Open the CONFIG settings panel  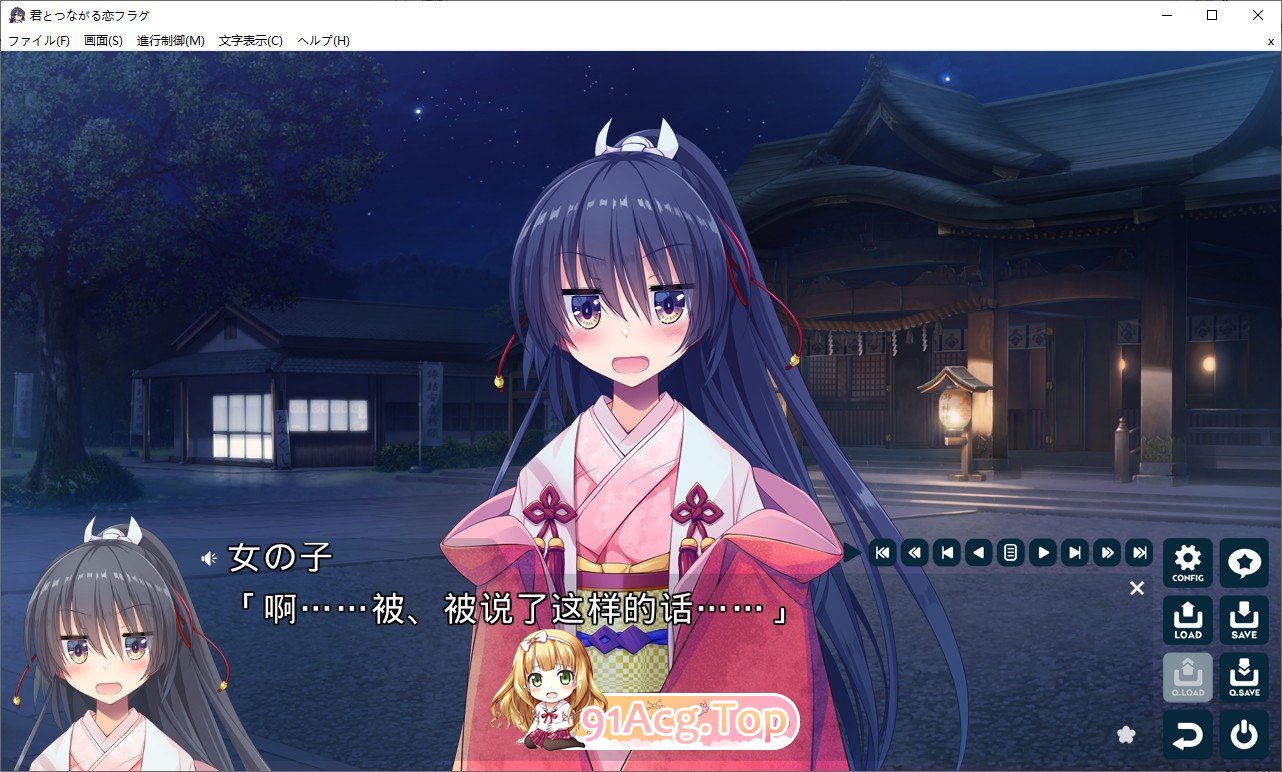click(1187, 562)
